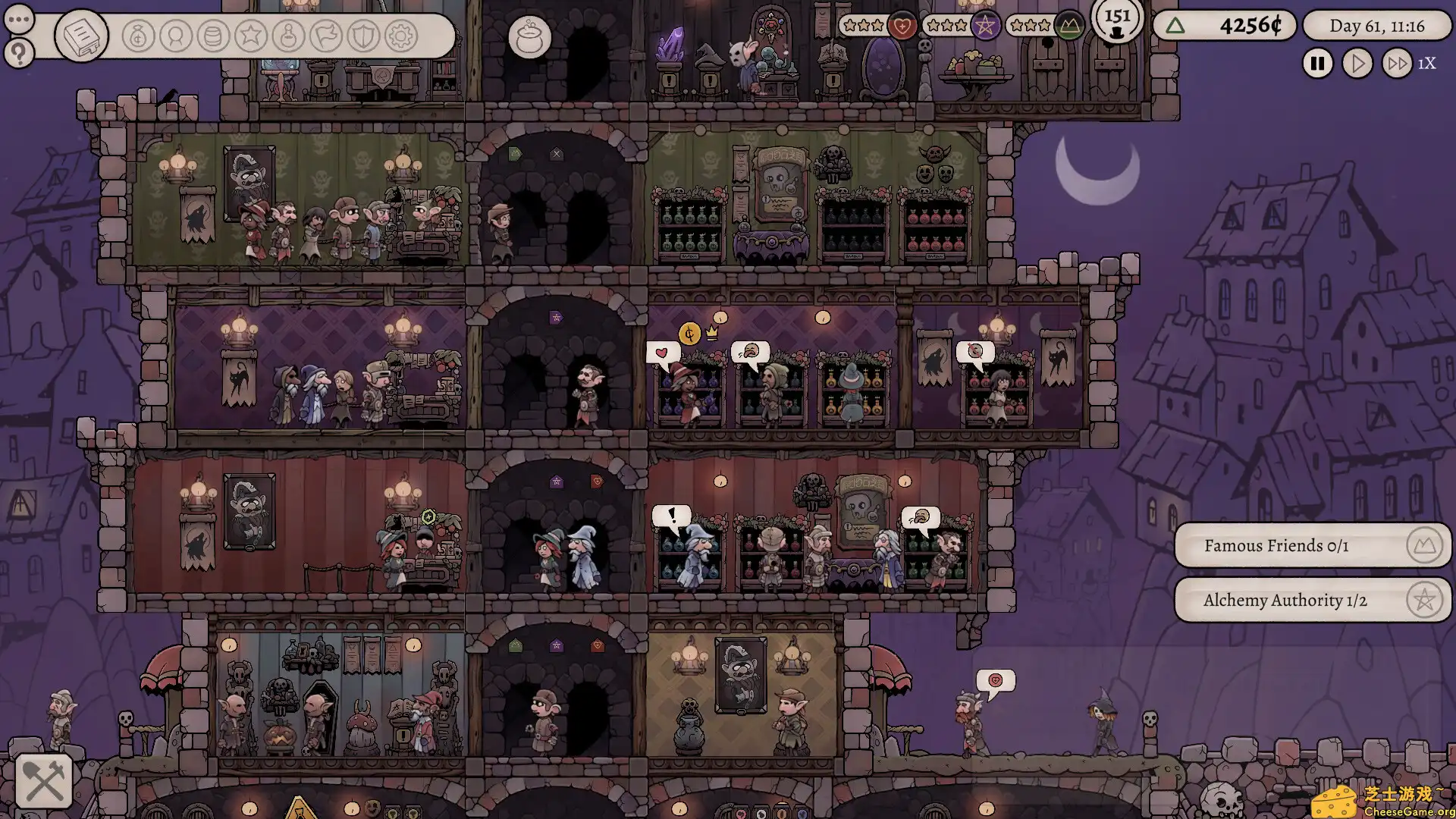Open the help question mark
This screenshot has height=819, width=1456.
click(x=19, y=53)
